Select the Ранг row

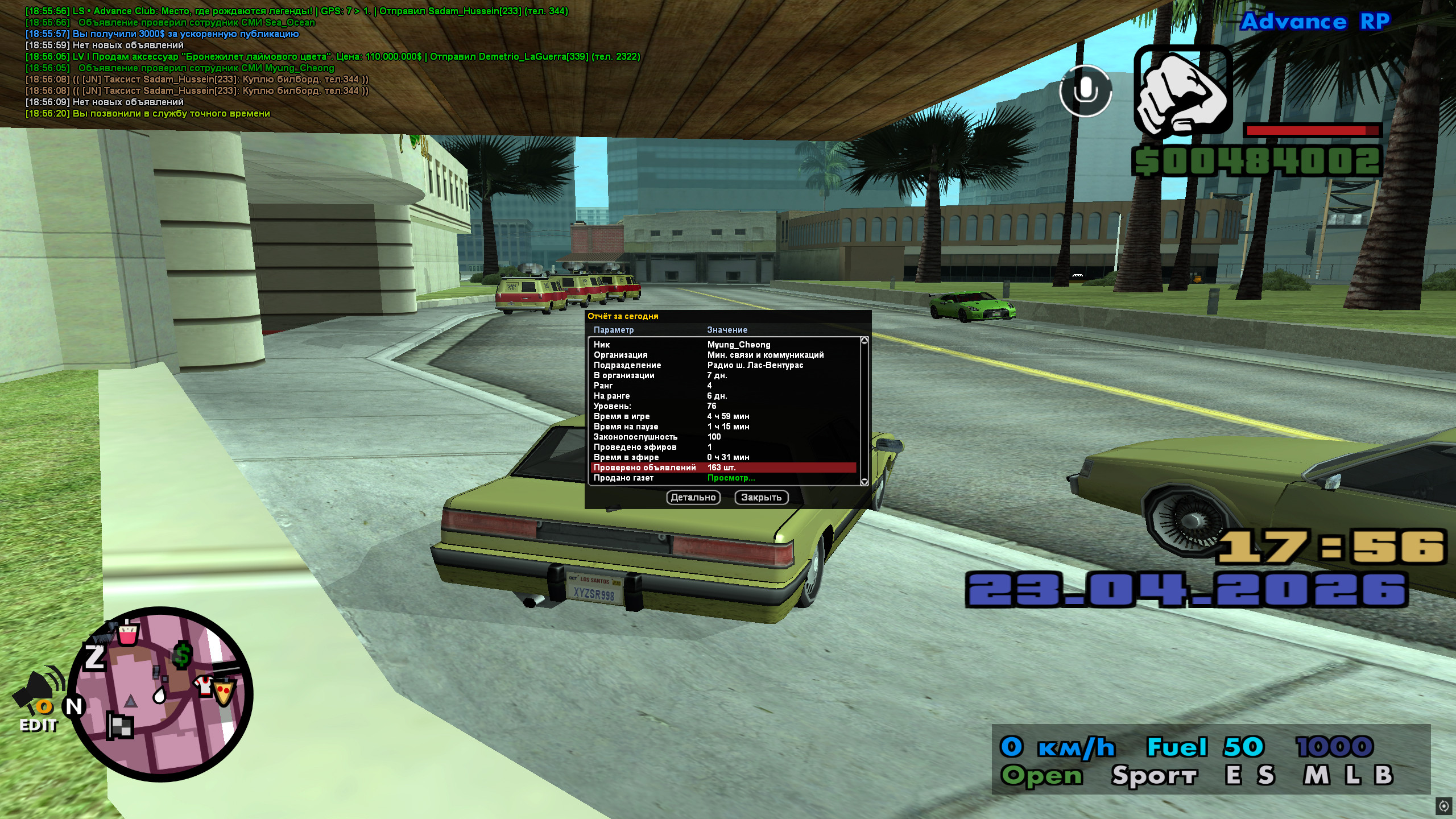pos(723,386)
